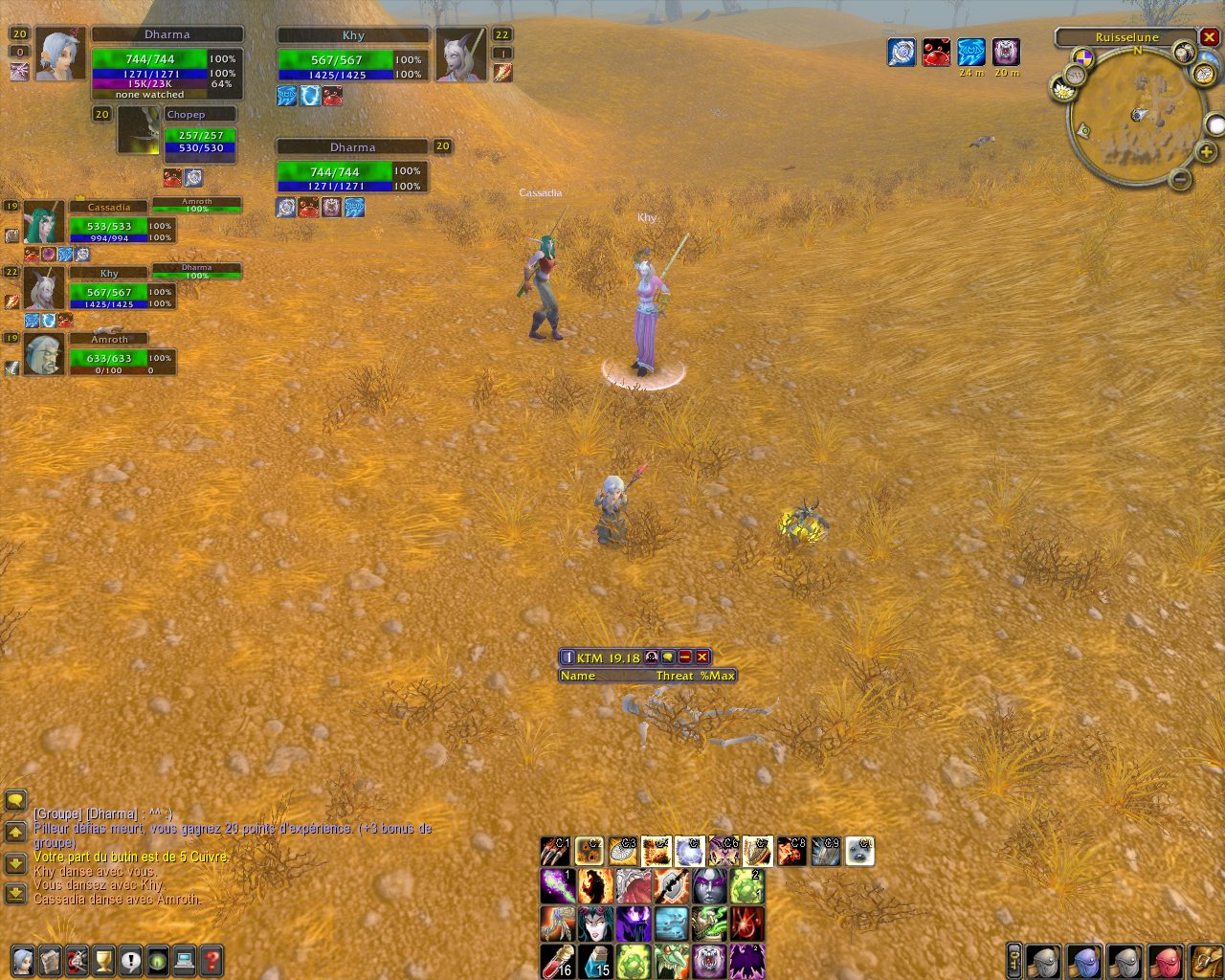Screen dimensions: 1225x980
Task: Open the chat menu speech bubble
Action: pyautogui.click(x=15, y=800)
